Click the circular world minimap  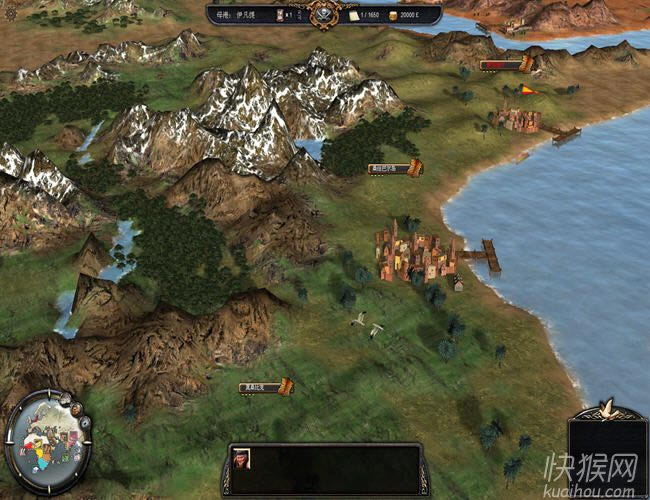tap(43, 440)
